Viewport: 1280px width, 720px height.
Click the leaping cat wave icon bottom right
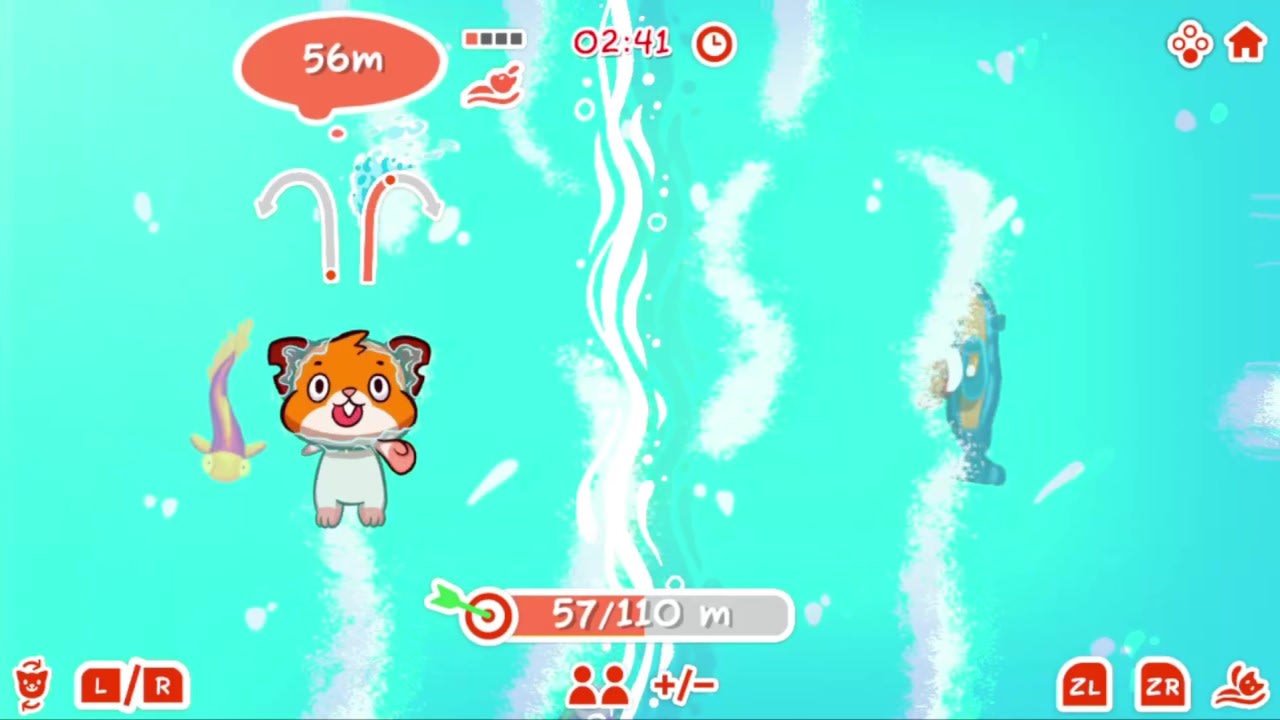coord(1242,686)
